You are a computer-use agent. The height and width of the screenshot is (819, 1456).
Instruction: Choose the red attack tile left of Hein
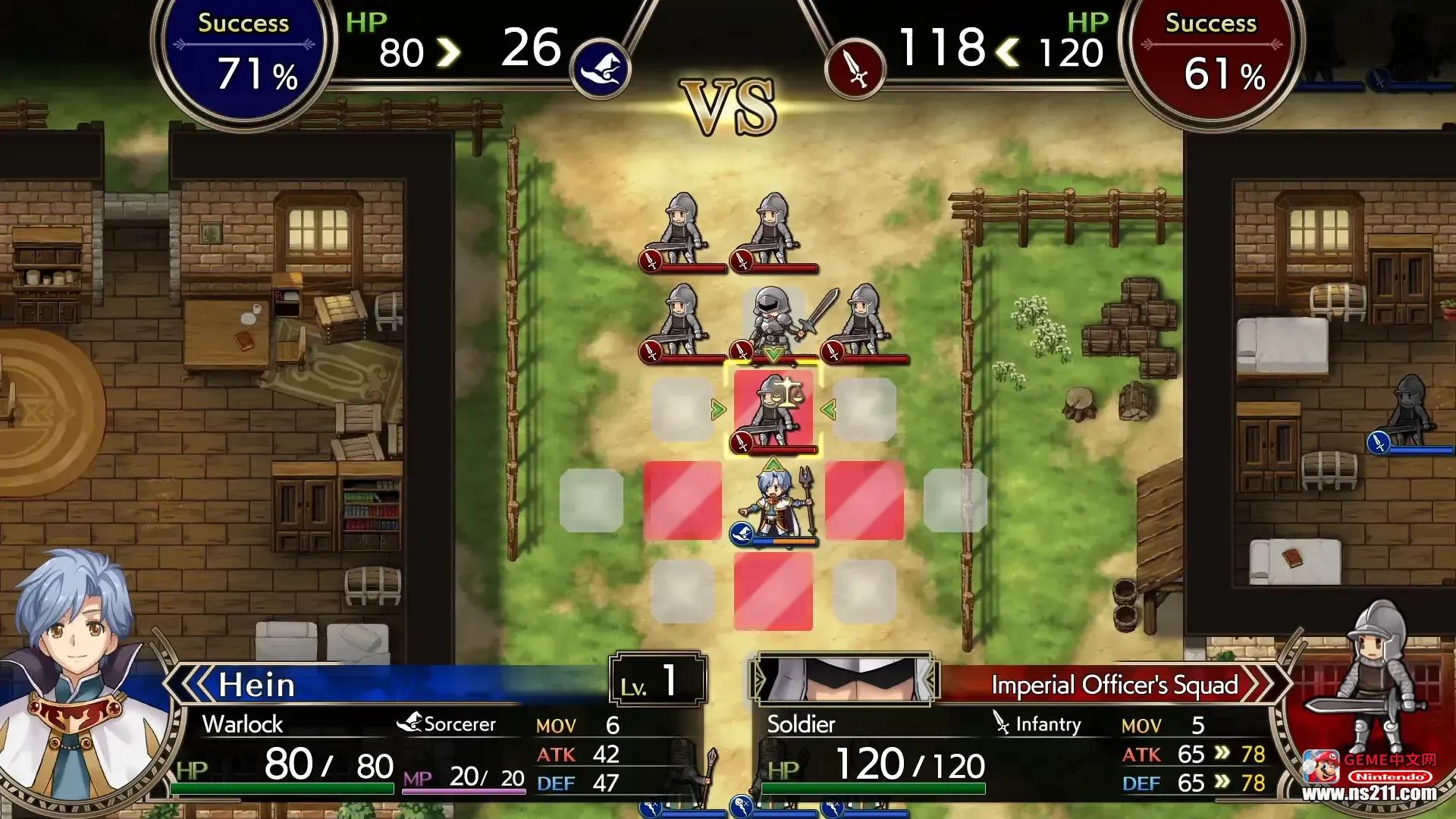682,501
